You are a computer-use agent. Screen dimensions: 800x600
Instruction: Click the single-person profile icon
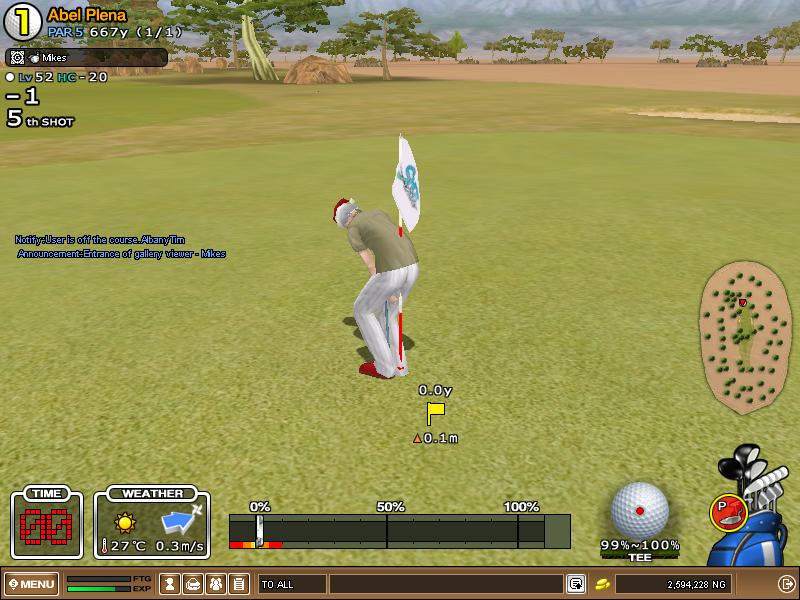(x=171, y=584)
